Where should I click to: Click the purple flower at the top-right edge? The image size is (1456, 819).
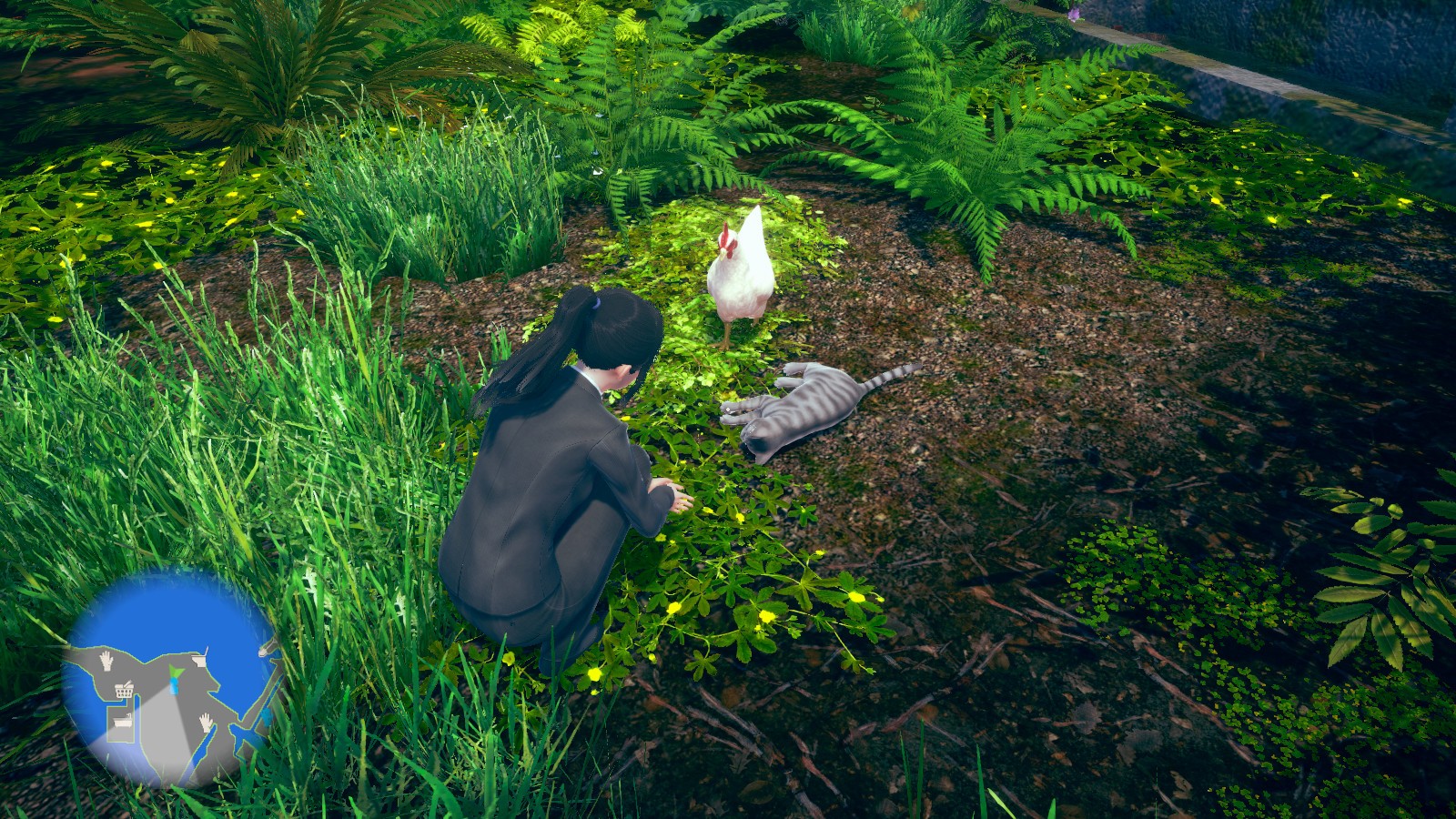(x=1074, y=14)
